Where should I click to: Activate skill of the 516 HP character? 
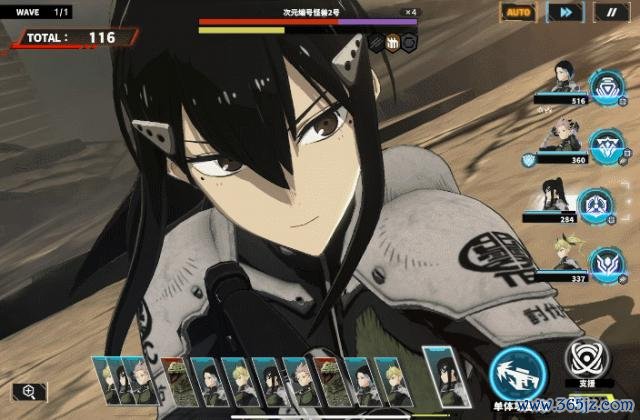[604, 85]
